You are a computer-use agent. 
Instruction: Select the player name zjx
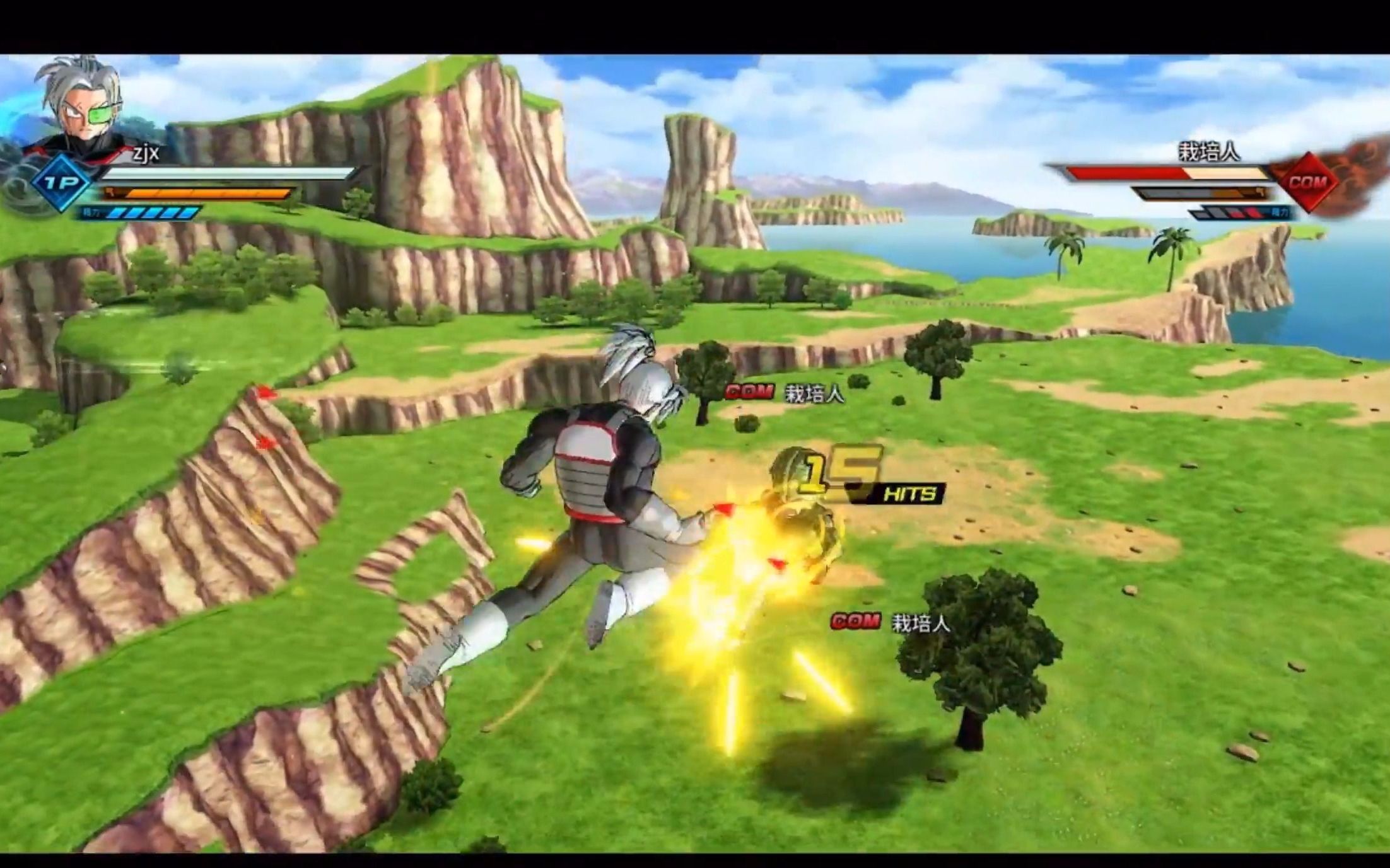coord(145,154)
